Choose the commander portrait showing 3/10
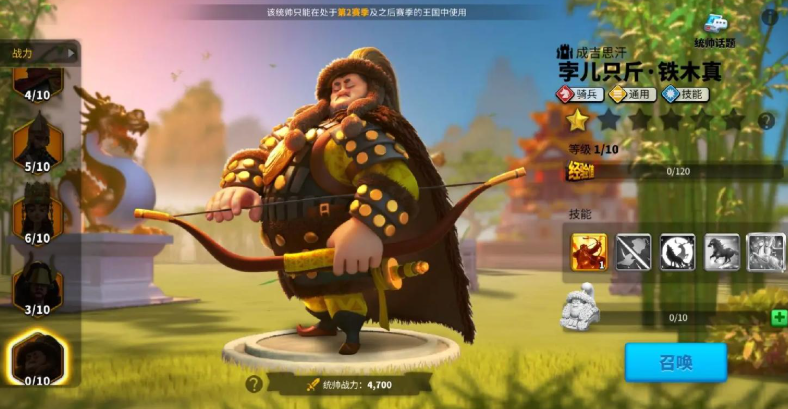The width and height of the screenshot is (788, 409). tap(37, 284)
